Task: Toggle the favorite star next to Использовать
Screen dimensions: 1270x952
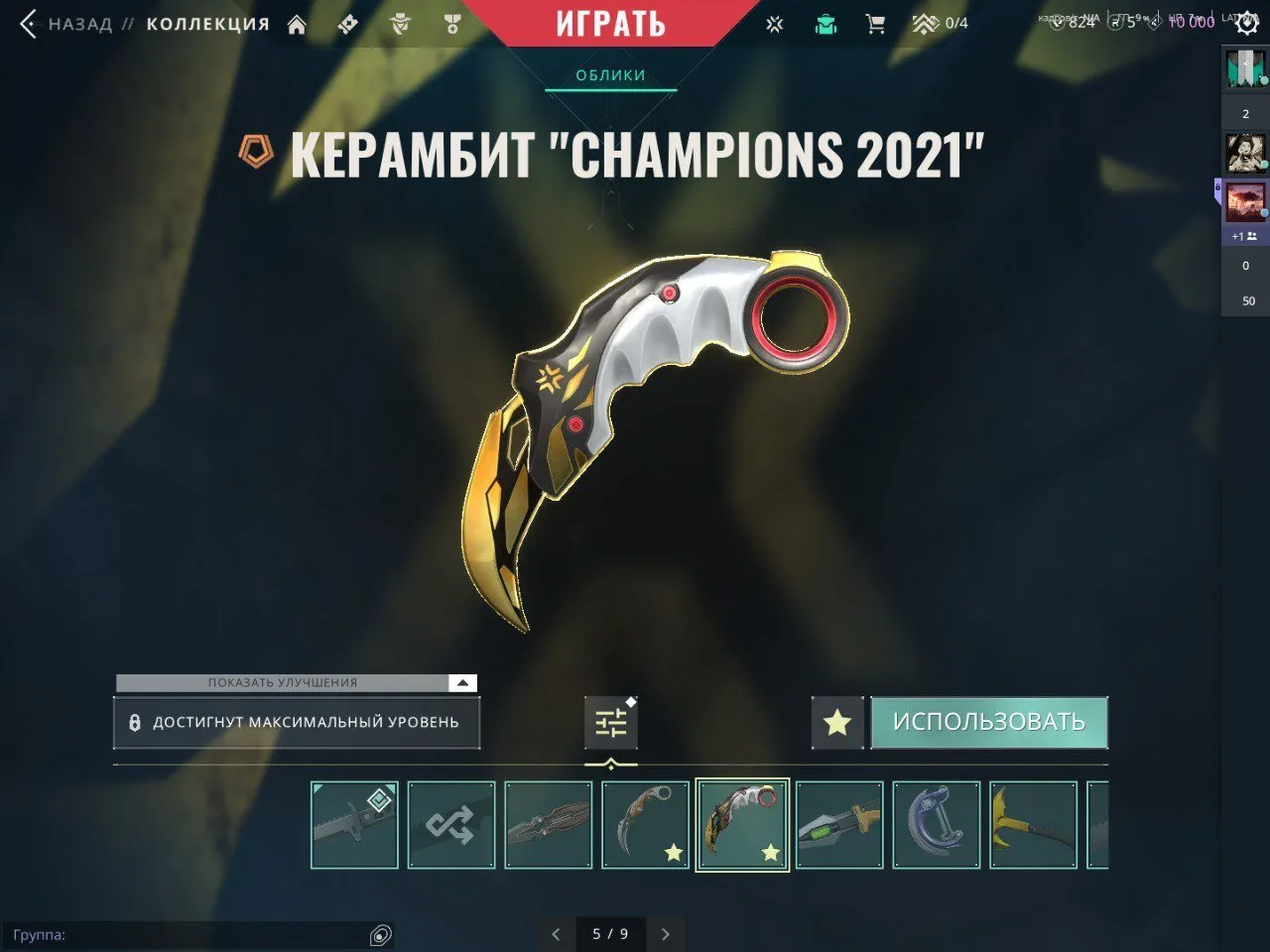Action: tap(836, 722)
